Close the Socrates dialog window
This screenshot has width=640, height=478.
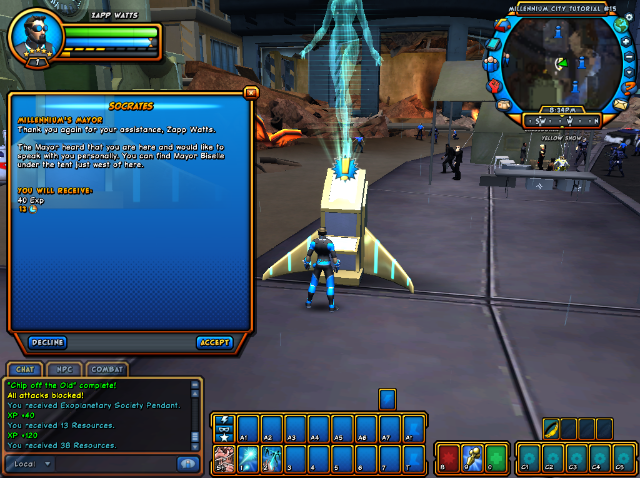[250, 92]
